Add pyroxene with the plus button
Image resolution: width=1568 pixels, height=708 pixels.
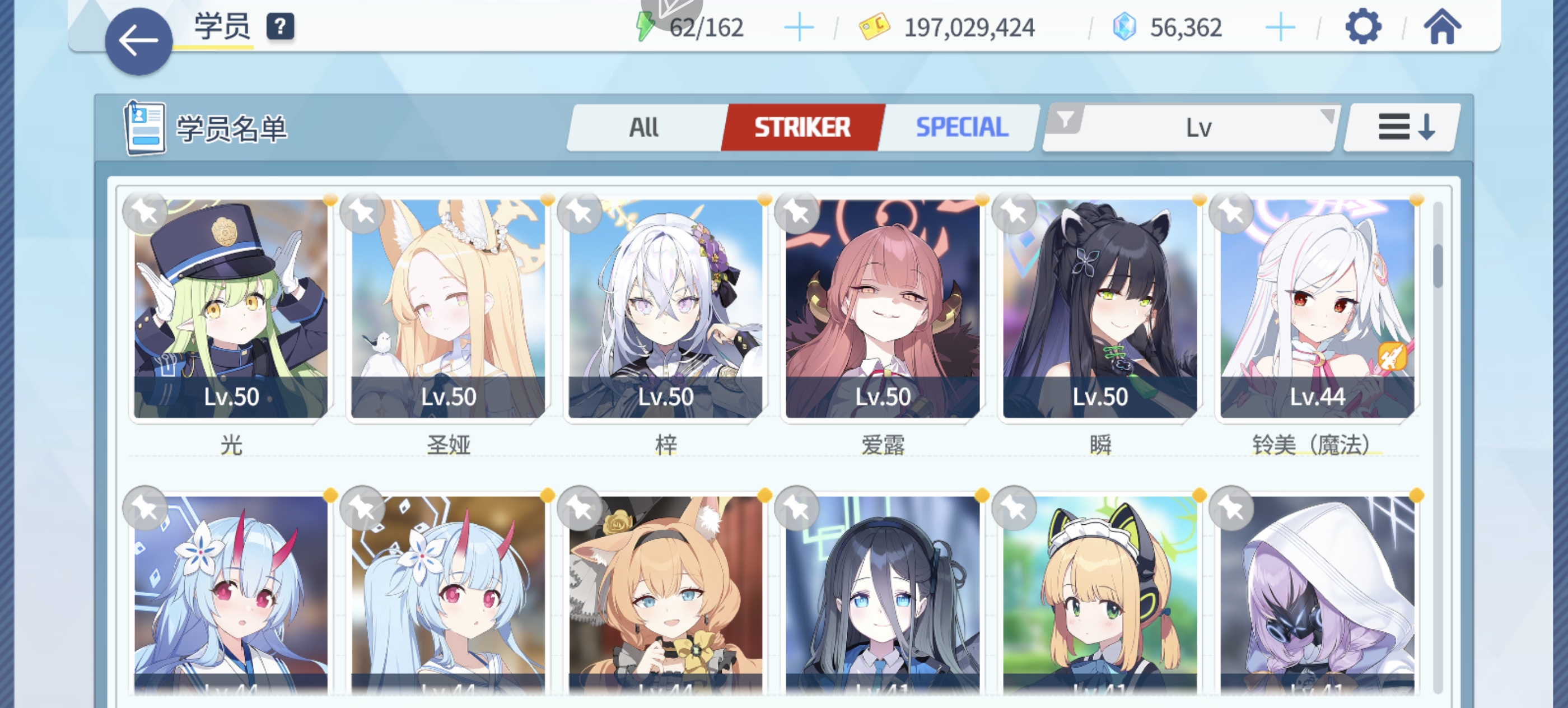1282,26
